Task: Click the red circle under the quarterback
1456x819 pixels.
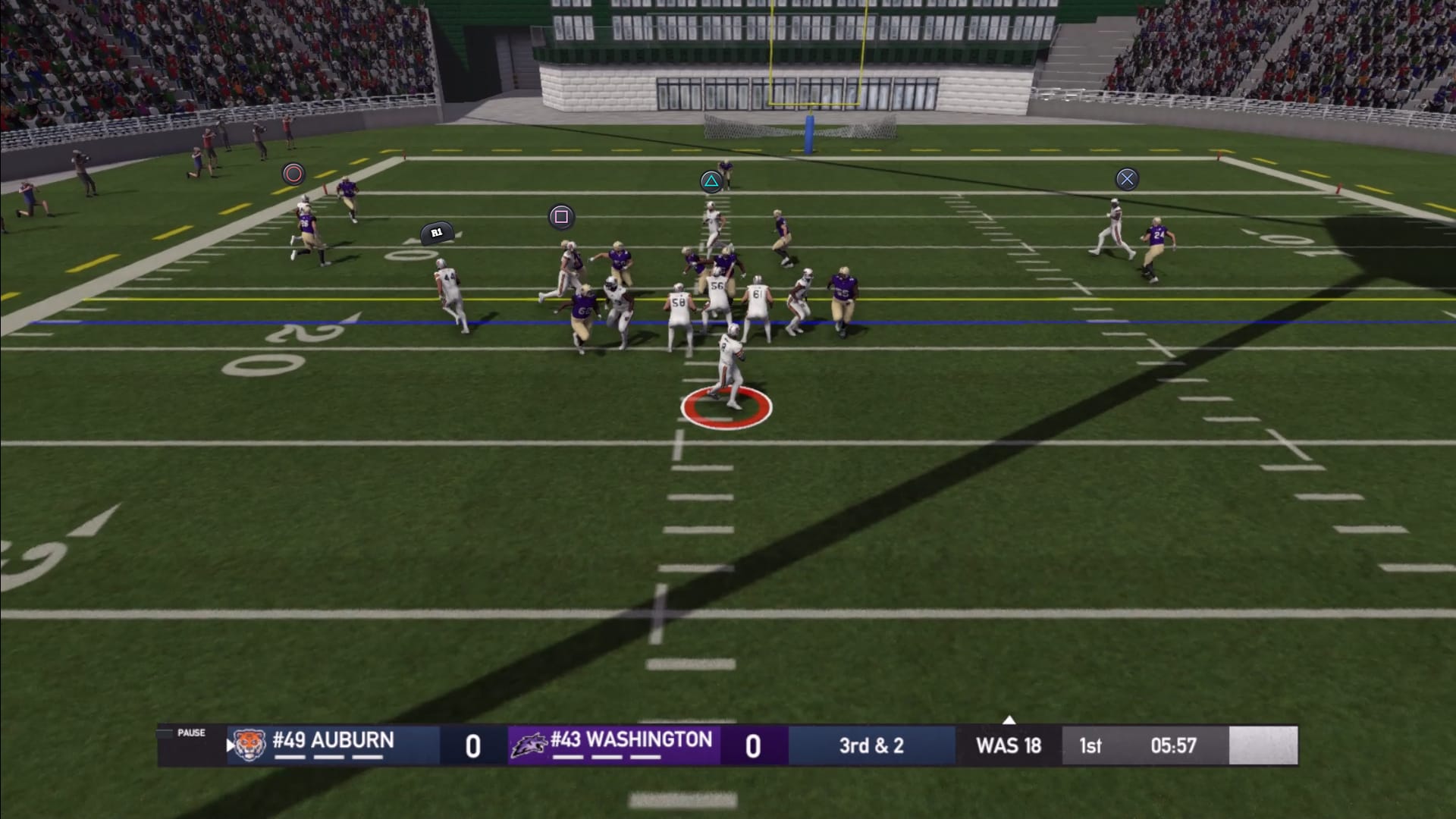Action: pos(726,409)
